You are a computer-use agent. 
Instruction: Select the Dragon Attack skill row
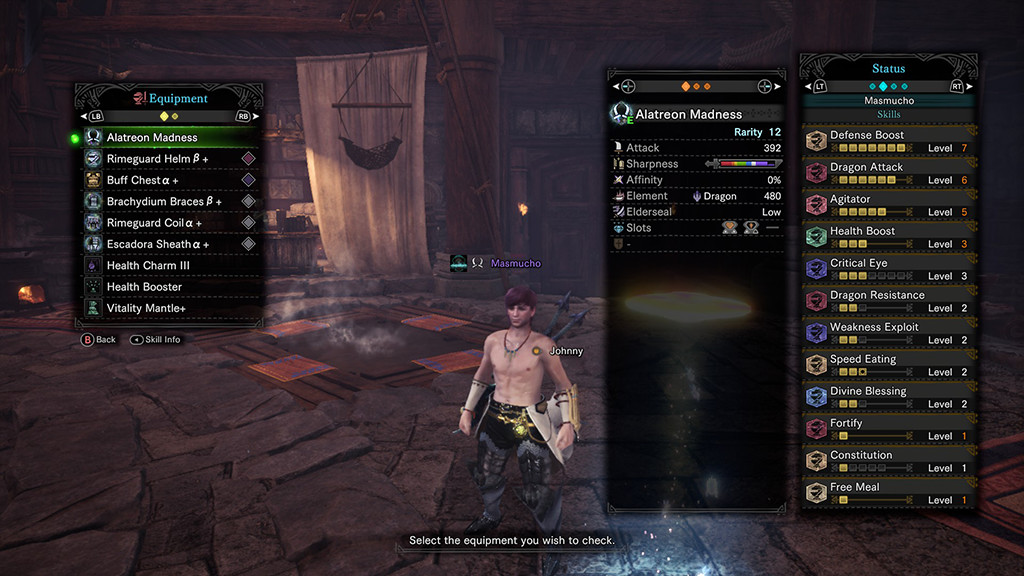pos(890,173)
